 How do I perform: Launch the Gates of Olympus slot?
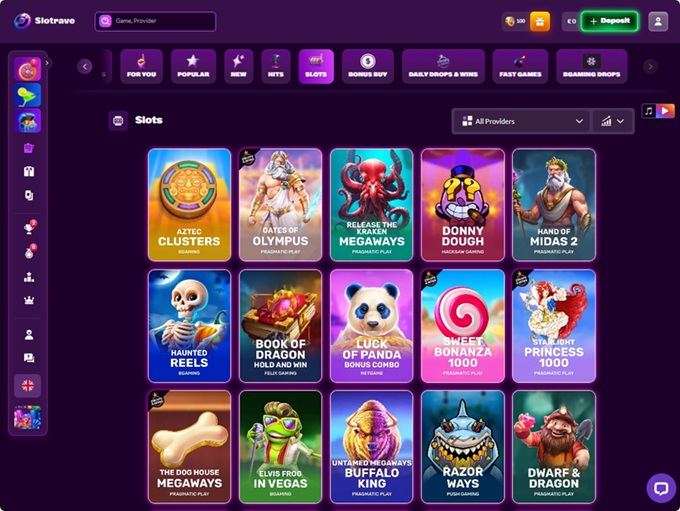pyautogui.click(x=280, y=205)
